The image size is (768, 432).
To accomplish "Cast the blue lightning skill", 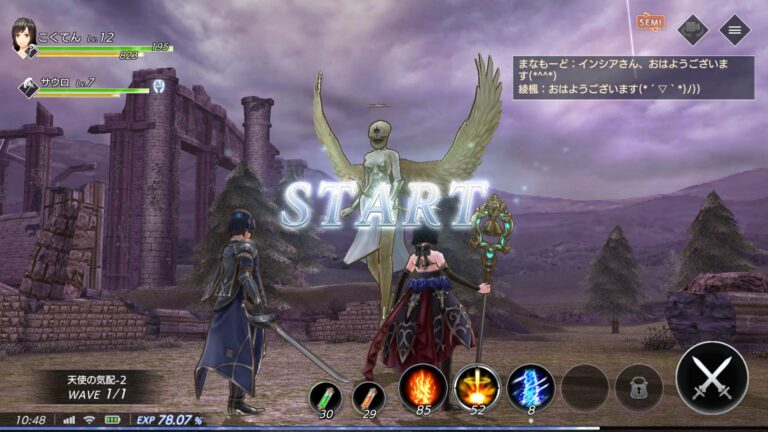I will pyautogui.click(x=531, y=386).
